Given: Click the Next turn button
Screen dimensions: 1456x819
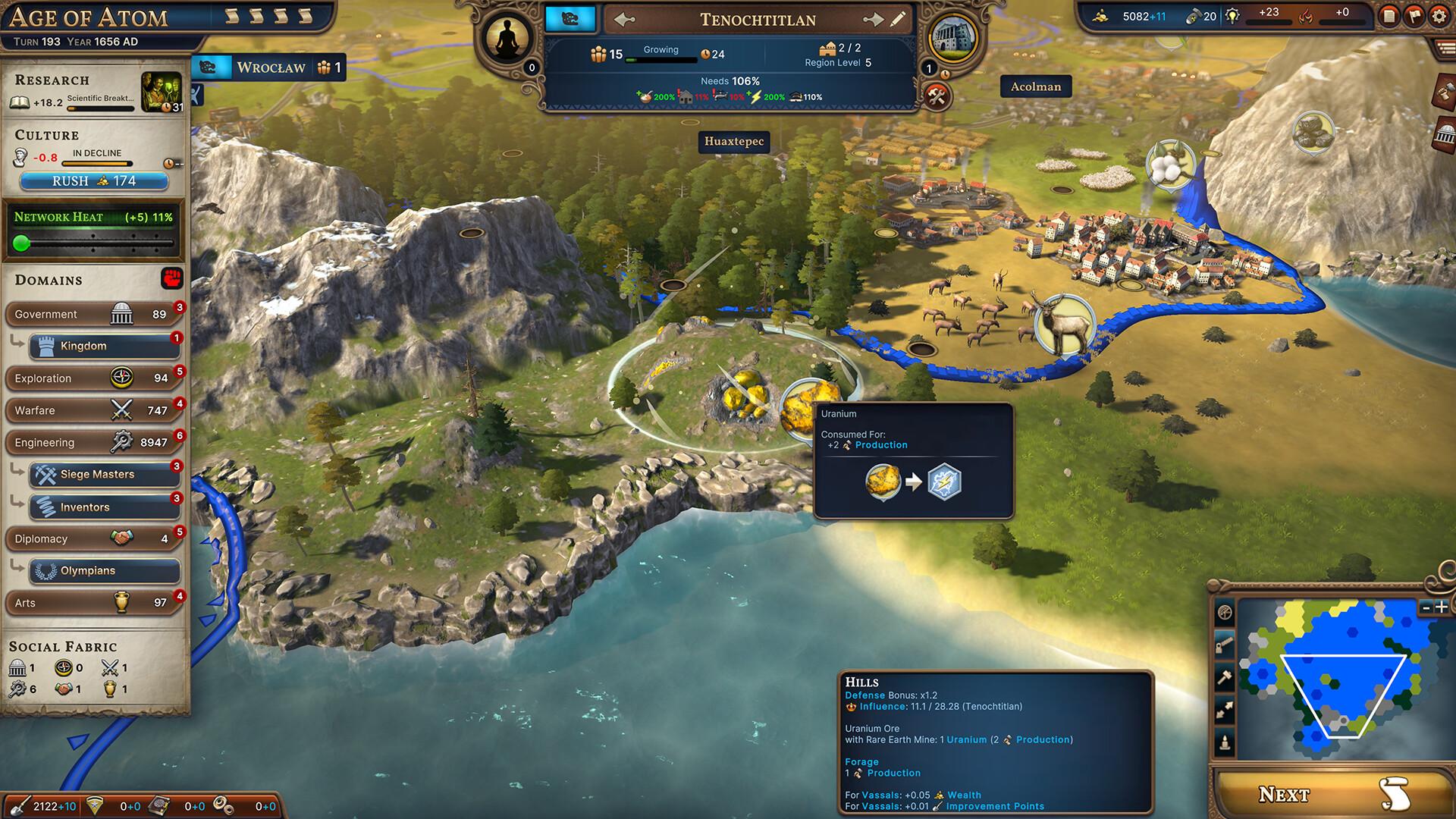Looking at the screenshot, I should point(1332,794).
